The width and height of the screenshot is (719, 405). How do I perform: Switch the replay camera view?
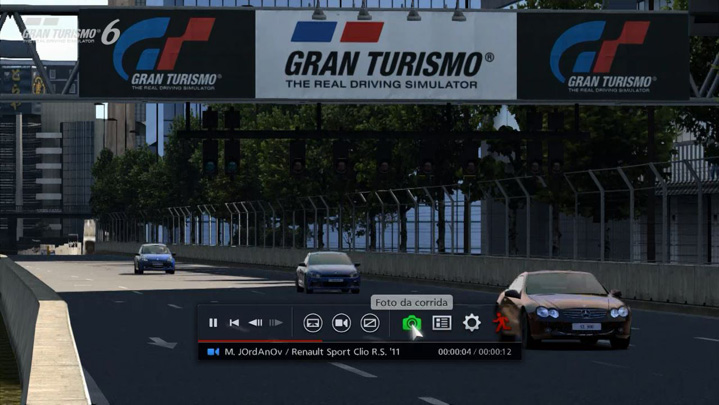pos(341,323)
